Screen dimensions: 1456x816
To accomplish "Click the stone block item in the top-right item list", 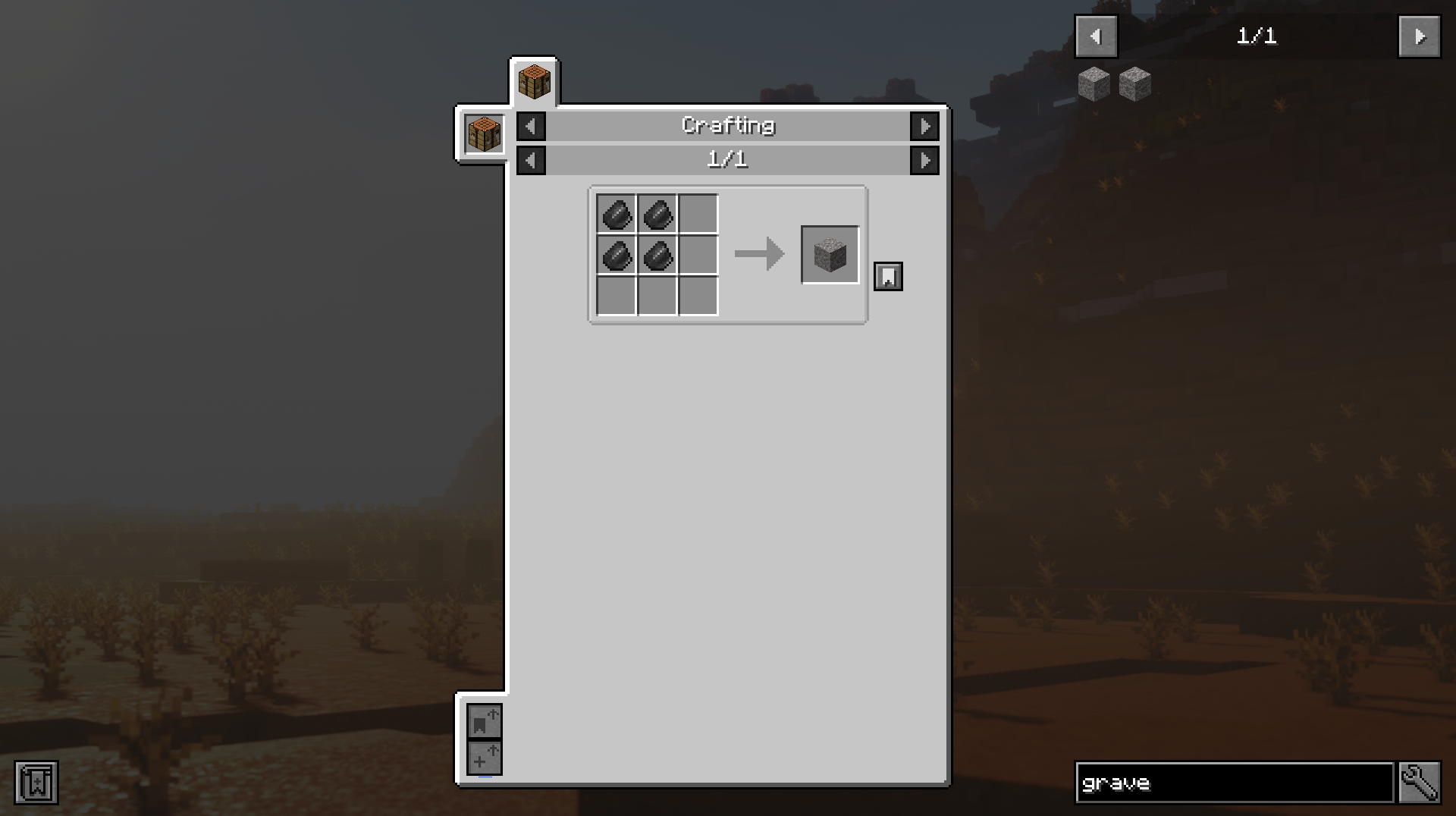I will click(x=1135, y=83).
